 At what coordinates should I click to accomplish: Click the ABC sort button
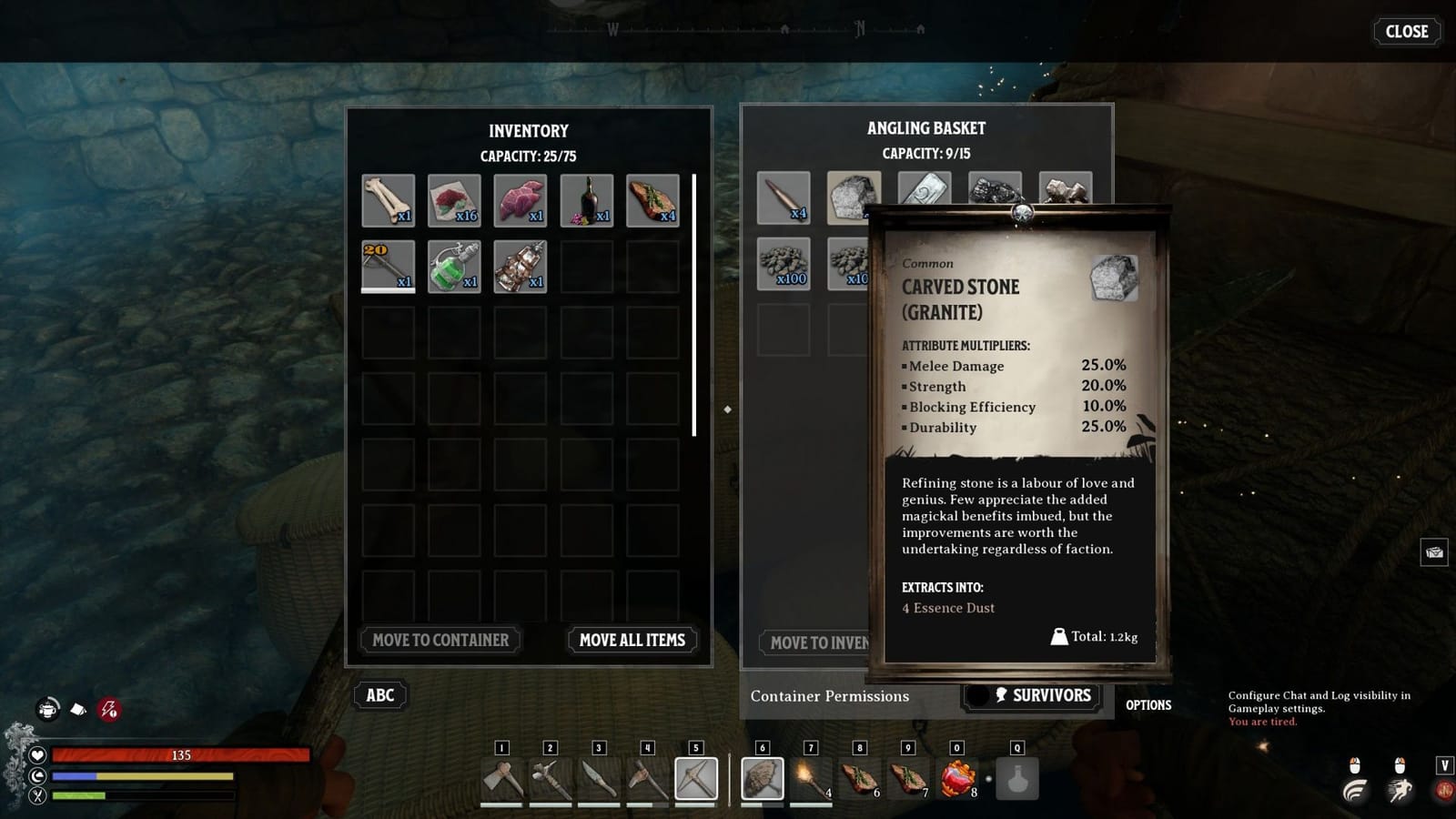(379, 695)
